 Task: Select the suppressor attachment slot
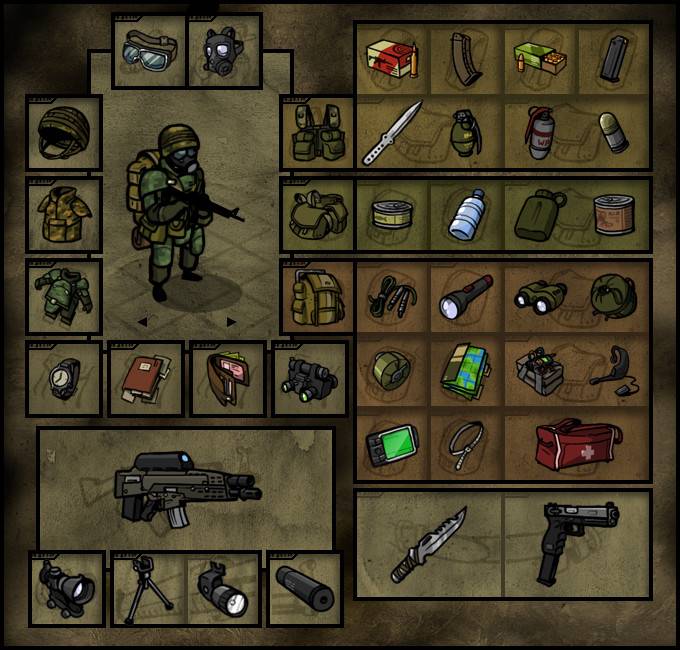click(x=304, y=589)
